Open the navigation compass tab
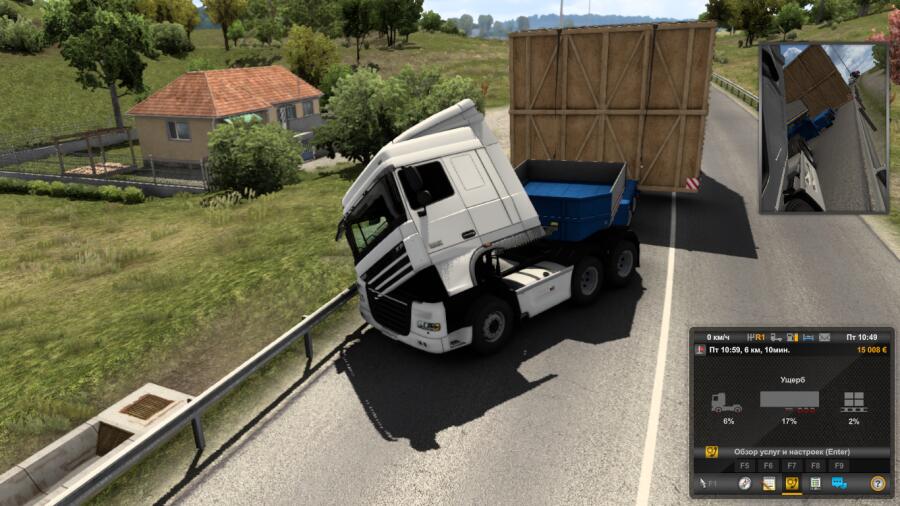Viewport: 900px width, 506px height. pos(744,484)
